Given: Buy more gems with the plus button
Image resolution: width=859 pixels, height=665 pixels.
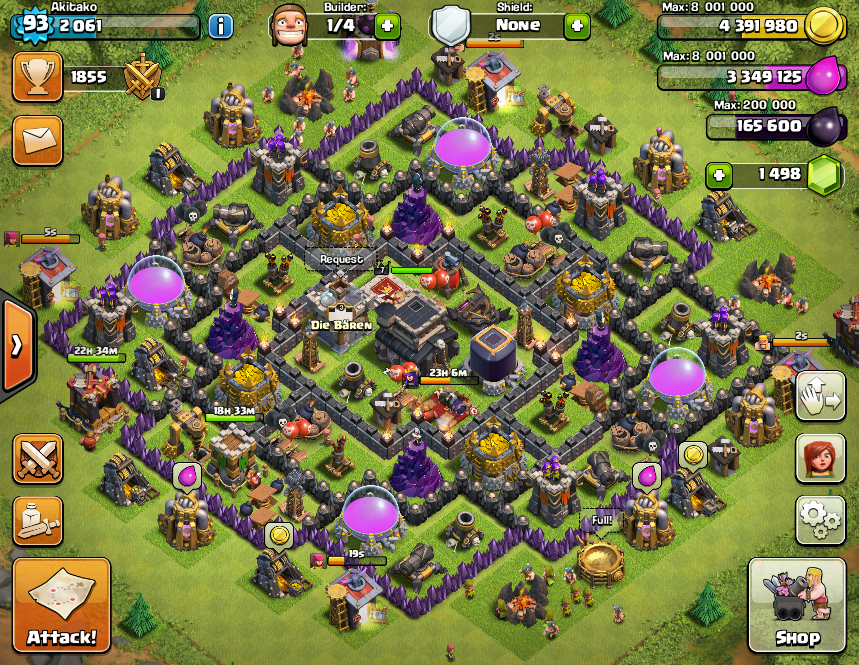Looking at the screenshot, I should (x=719, y=174).
